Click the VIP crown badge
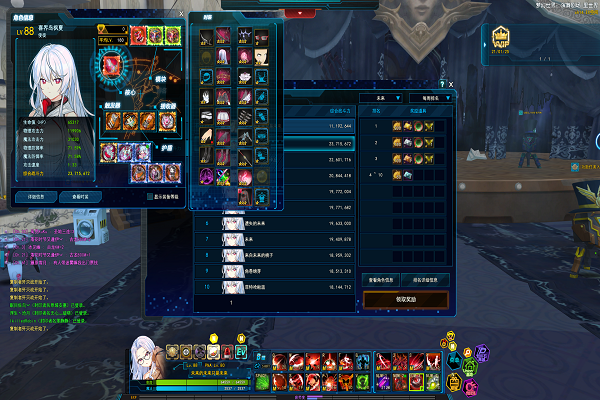The width and height of the screenshot is (600, 400). pos(500,41)
